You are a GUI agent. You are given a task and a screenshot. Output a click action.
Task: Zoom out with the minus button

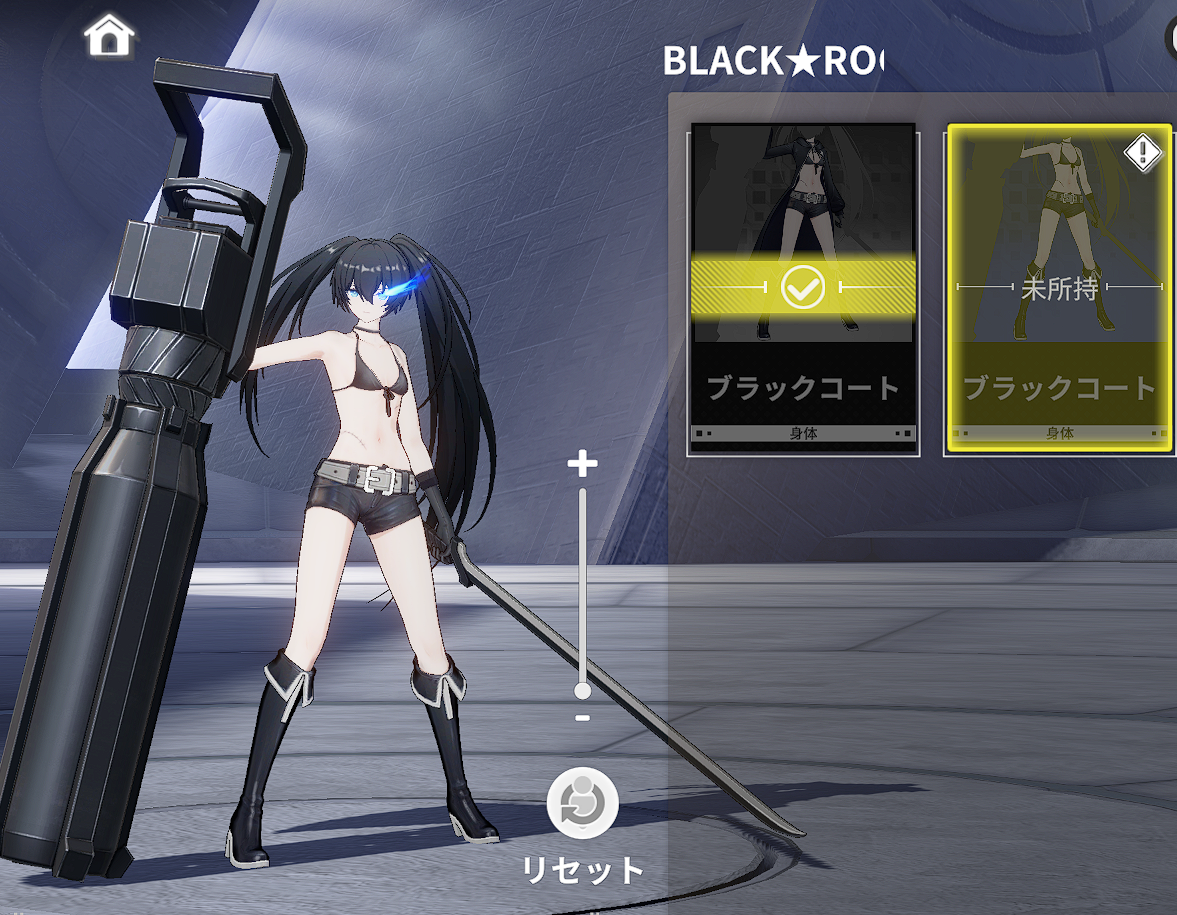pos(582,718)
